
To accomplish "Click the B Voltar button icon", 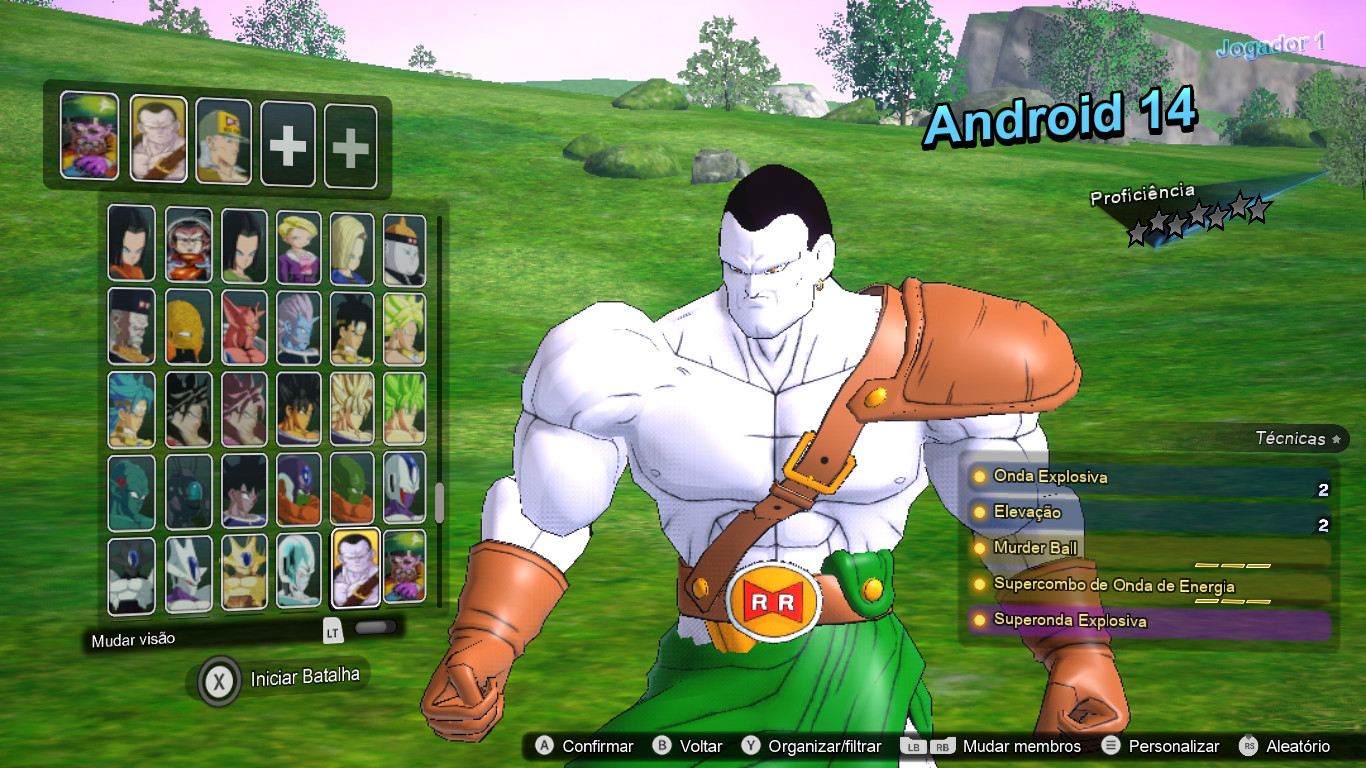I will tap(661, 746).
